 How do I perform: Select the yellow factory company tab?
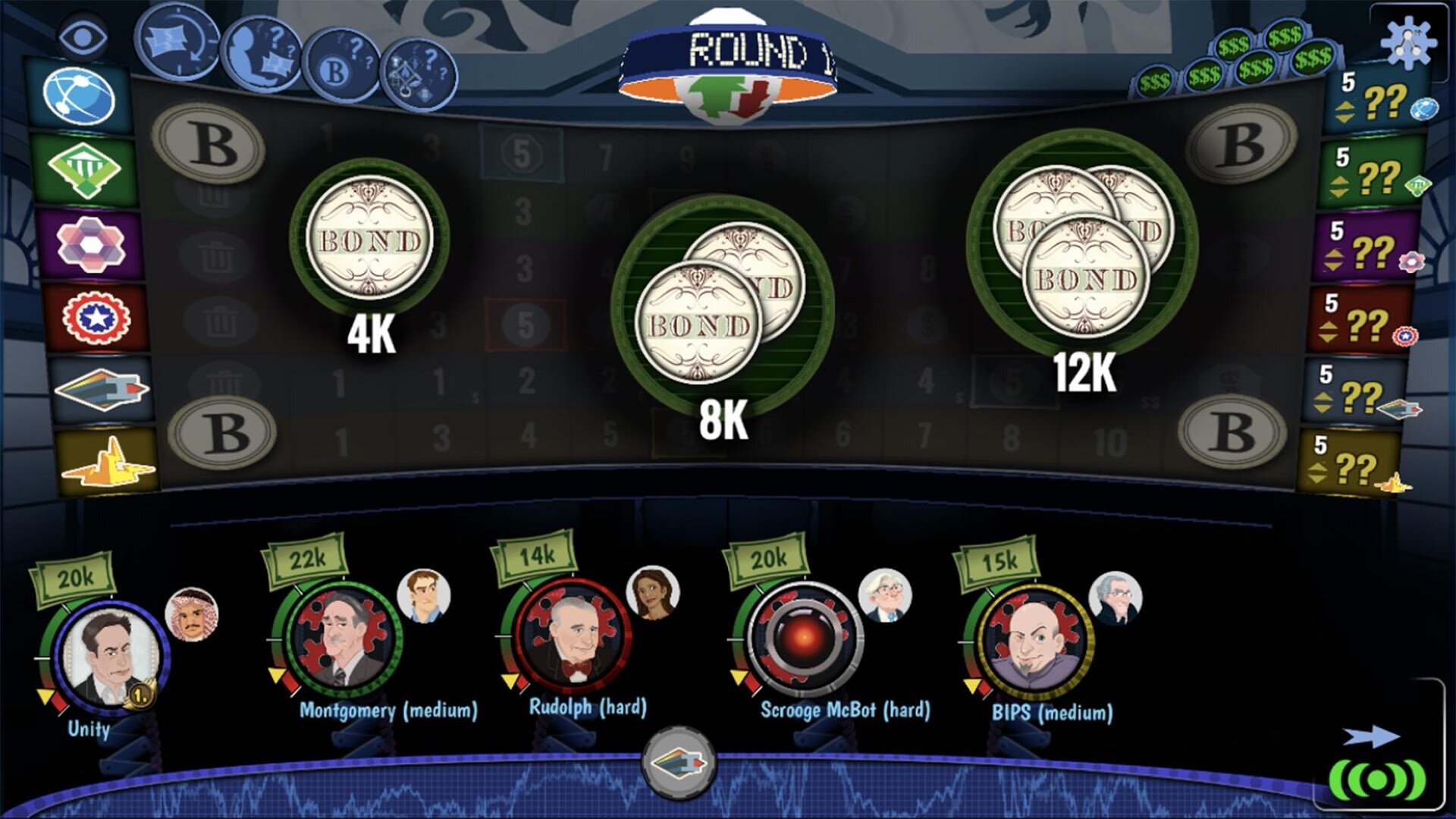(x=108, y=463)
